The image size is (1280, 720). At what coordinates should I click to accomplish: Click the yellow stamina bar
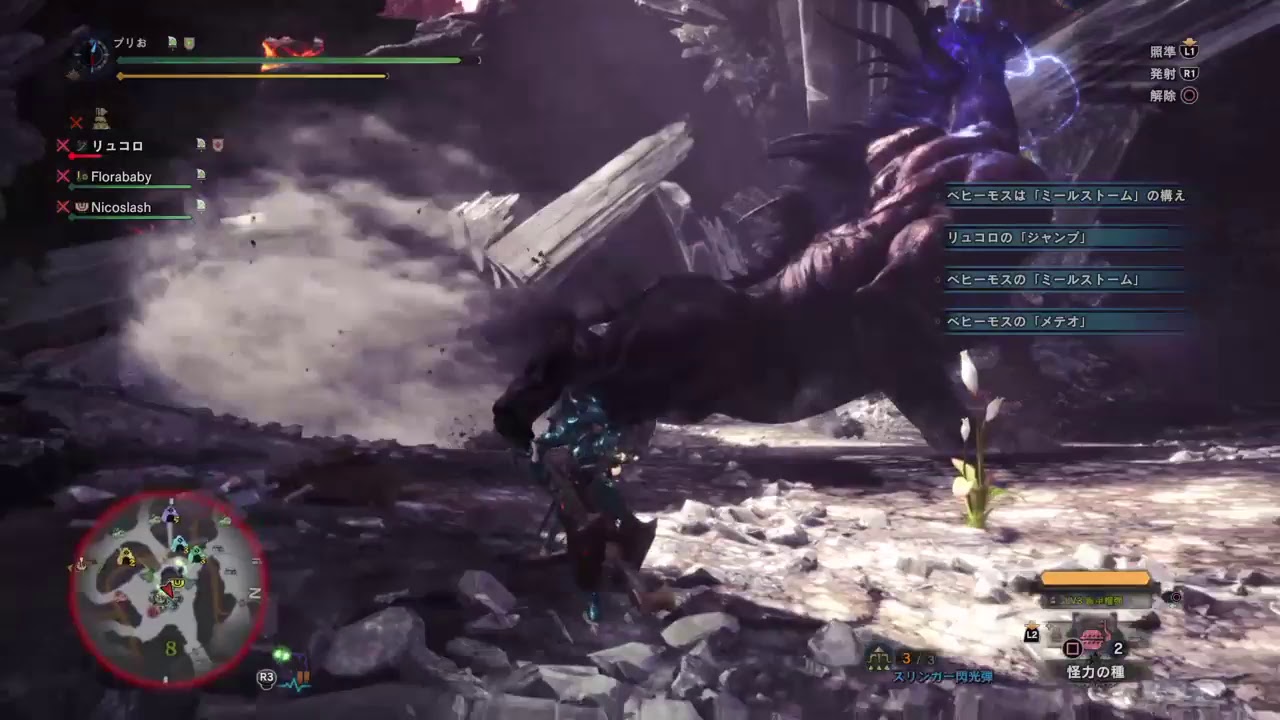point(250,77)
